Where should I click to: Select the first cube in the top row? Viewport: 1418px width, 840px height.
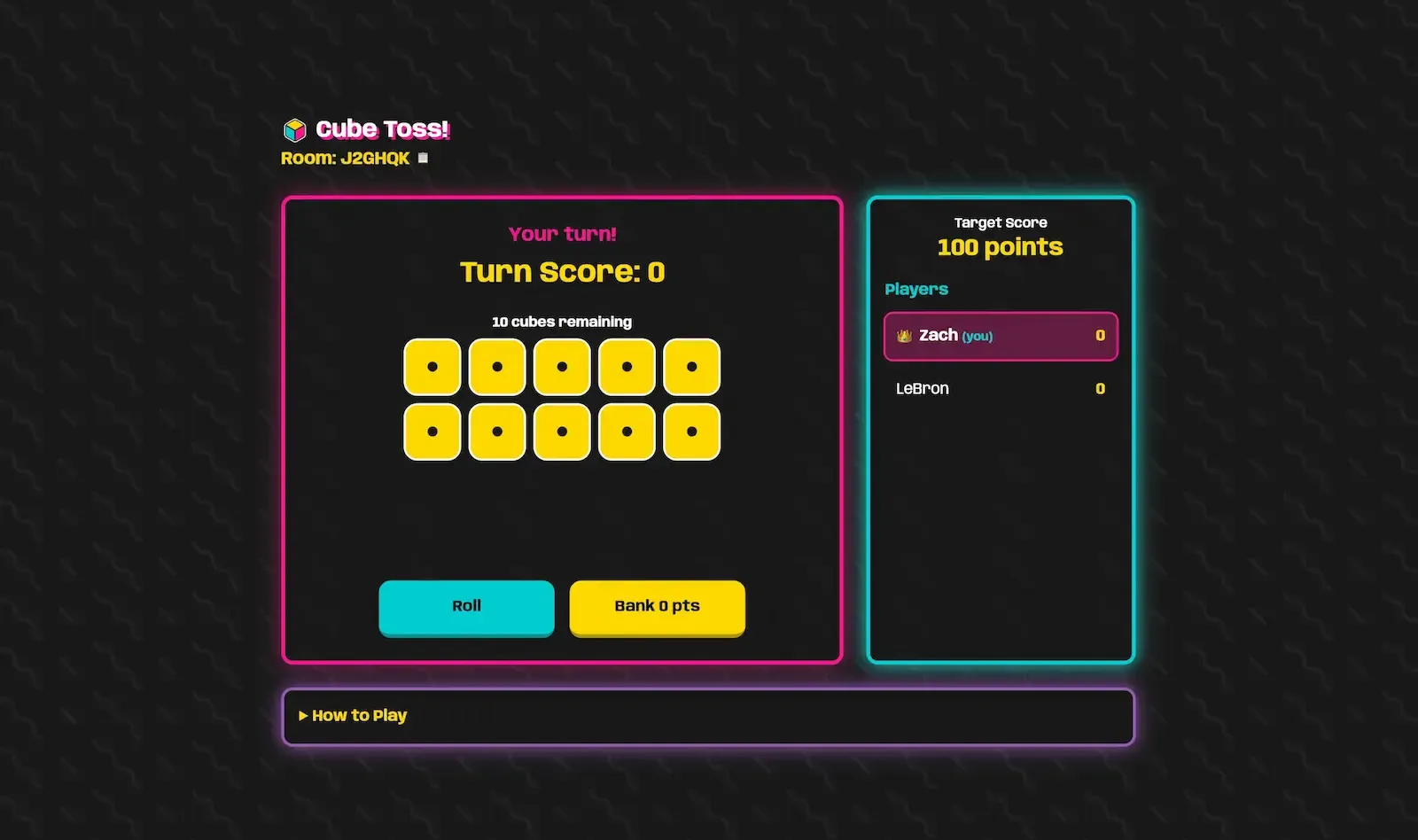pos(432,366)
